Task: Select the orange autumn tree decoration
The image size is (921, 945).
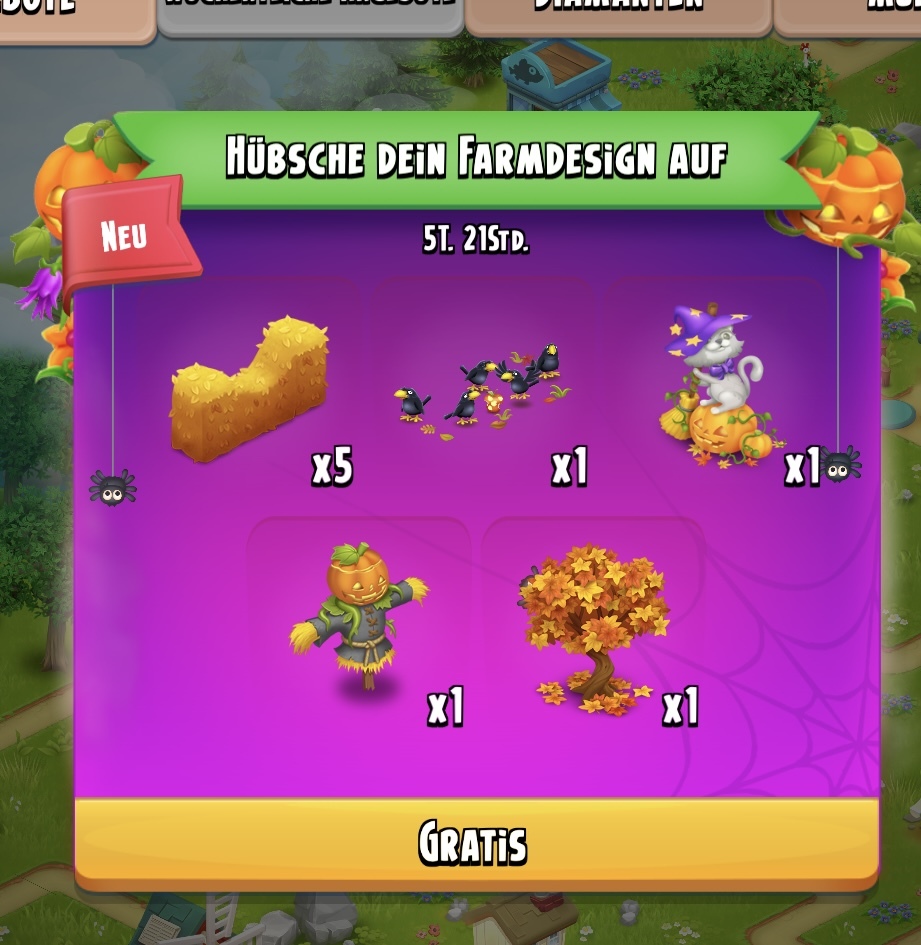Action: pos(593,627)
